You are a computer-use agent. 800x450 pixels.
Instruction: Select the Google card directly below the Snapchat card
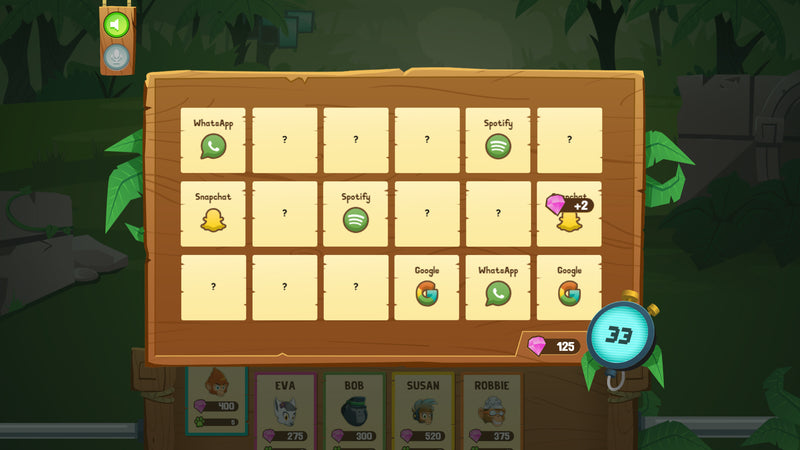(569, 287)
